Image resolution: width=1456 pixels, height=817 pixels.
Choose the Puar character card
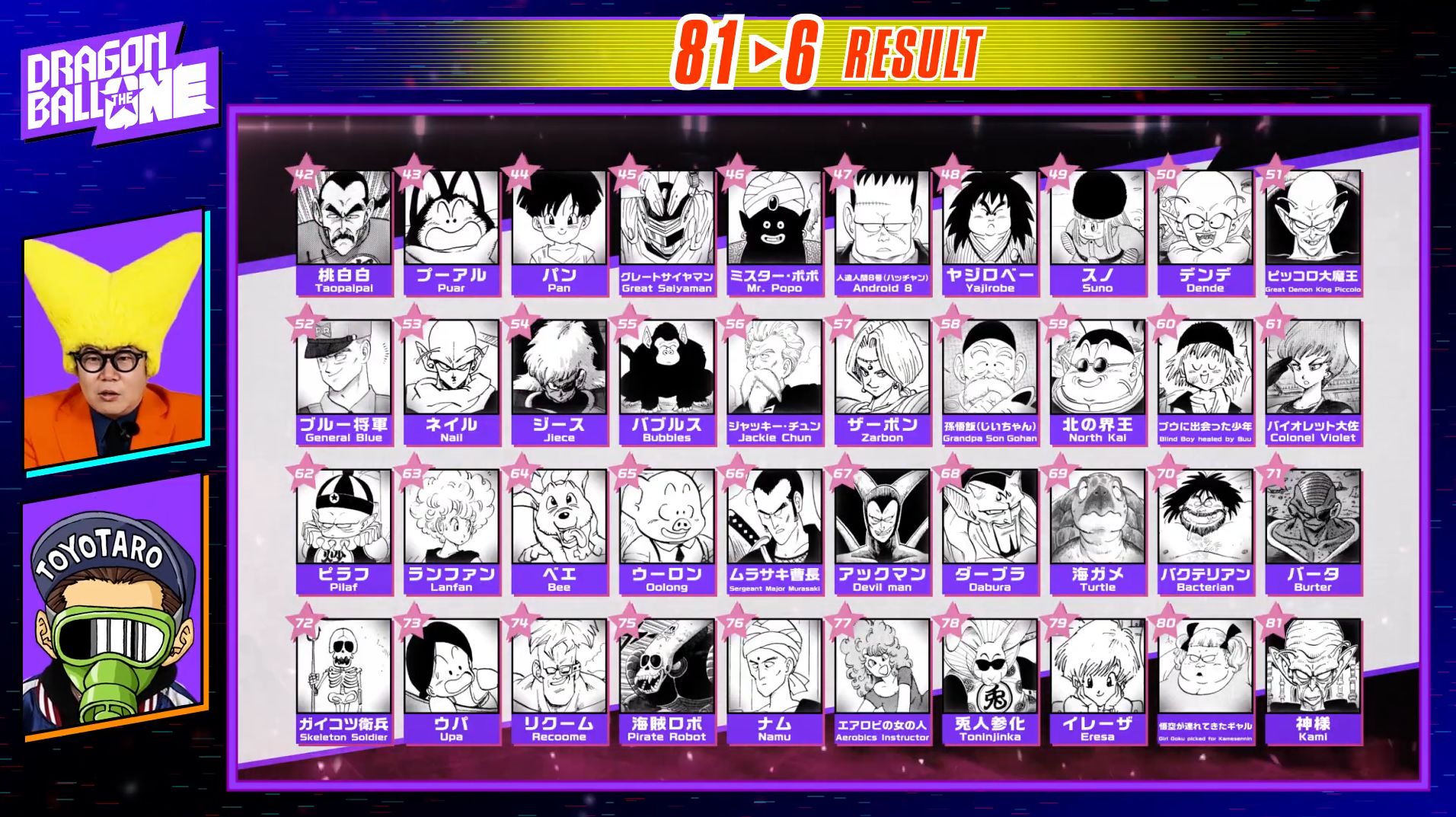(451, 231)
